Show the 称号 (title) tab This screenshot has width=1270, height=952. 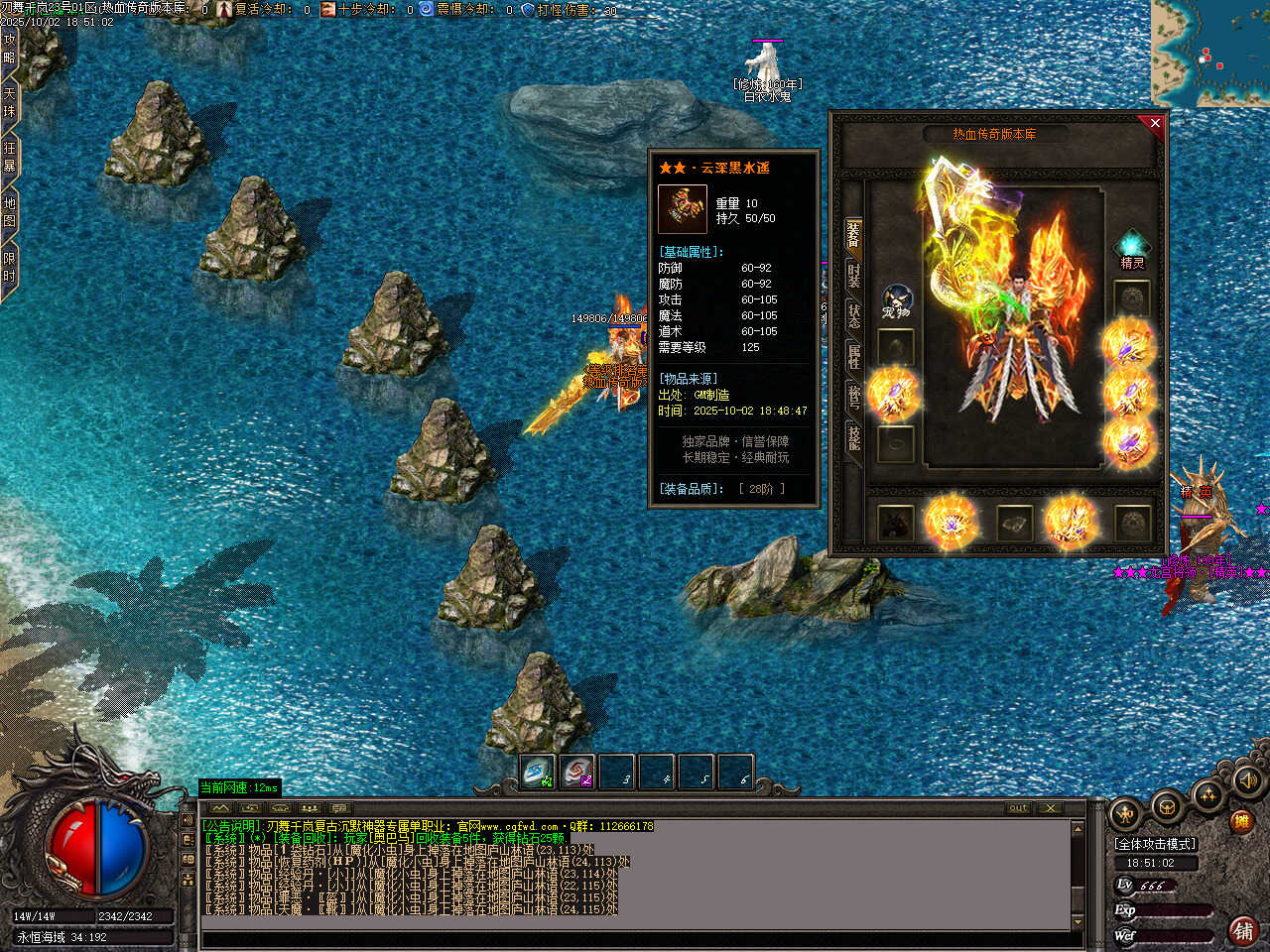coord(853,397)
